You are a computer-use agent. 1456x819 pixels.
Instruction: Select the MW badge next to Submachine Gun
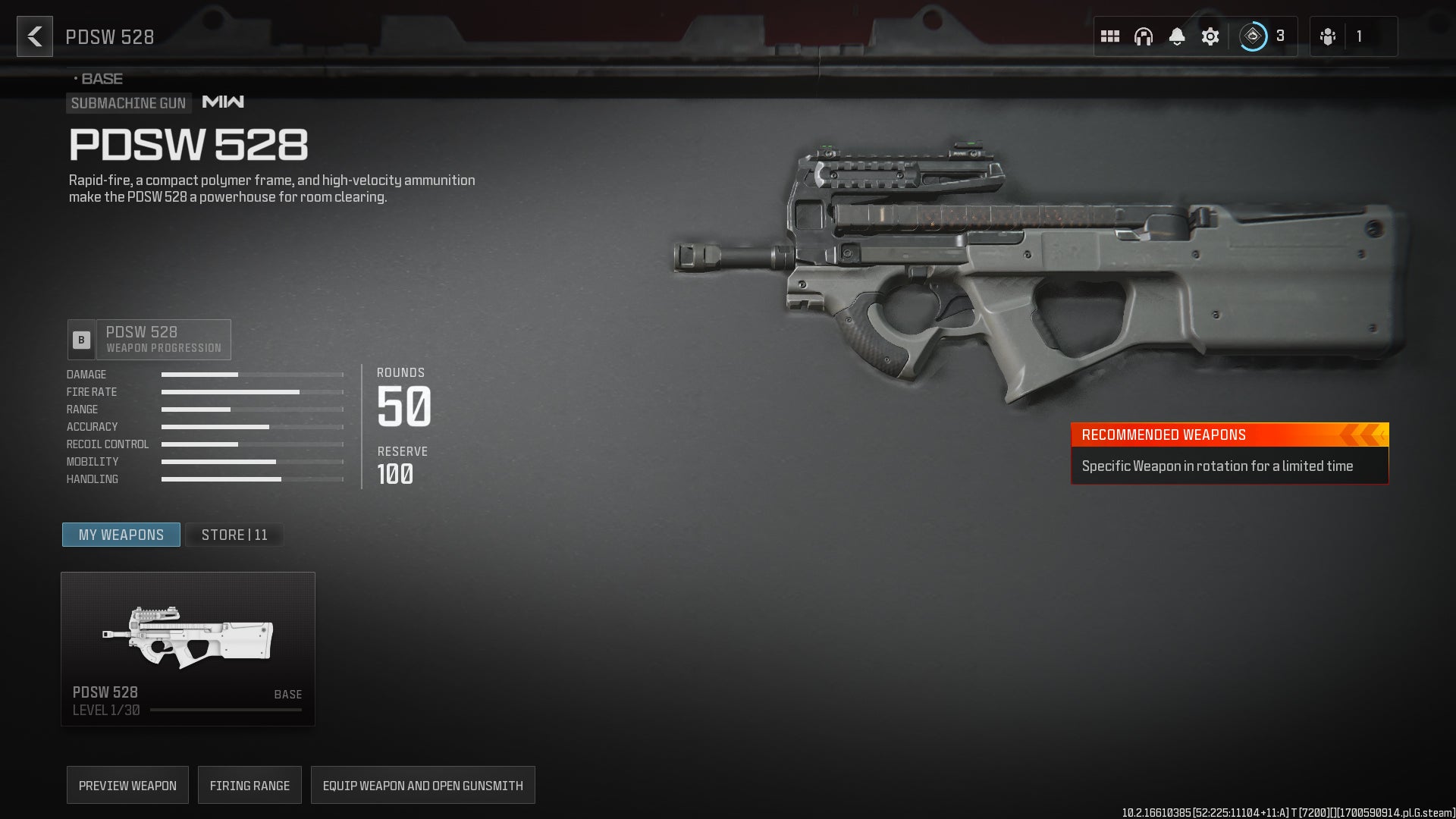(221, 102)
